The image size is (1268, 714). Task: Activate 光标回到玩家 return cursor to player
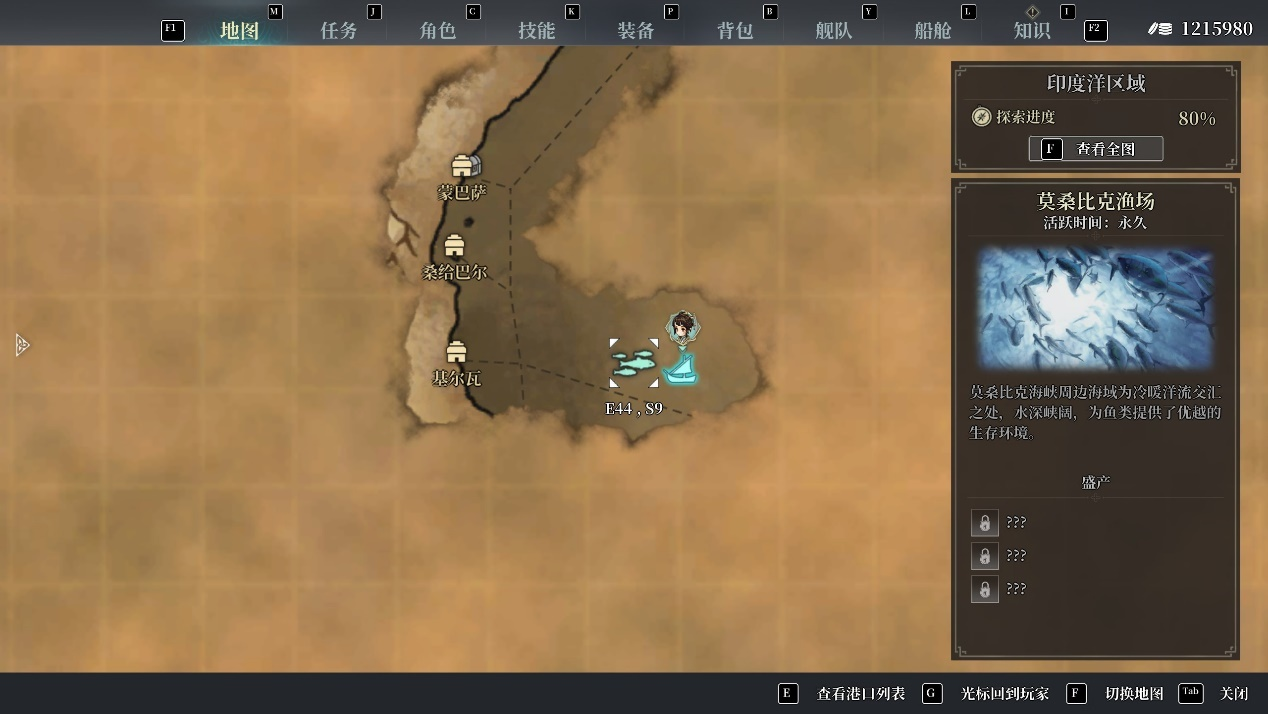pyautogui.click(x=1004, y=693)
